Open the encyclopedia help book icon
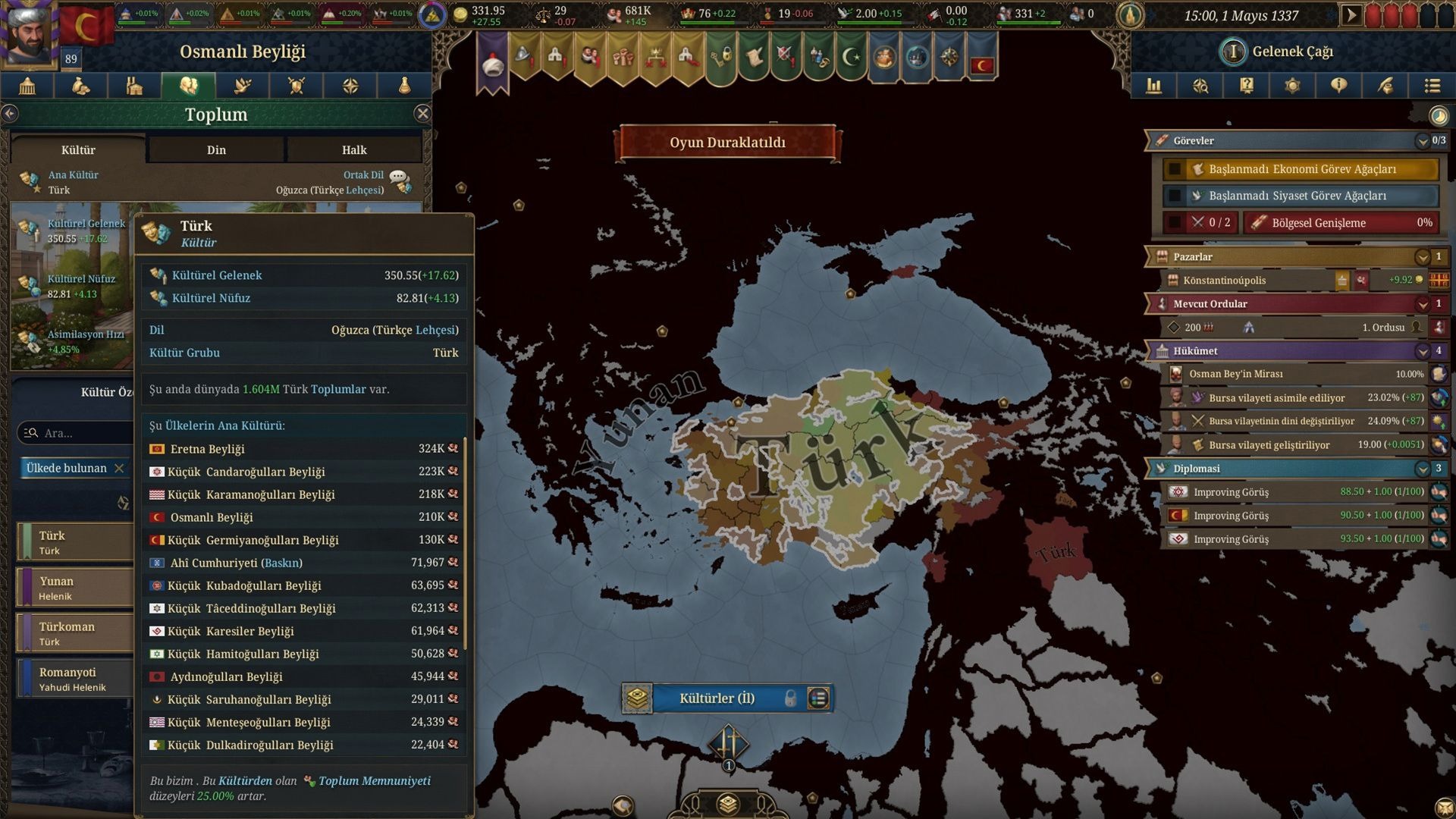Viewport: 1456px width, 819px height. (x=1246, y=86)
